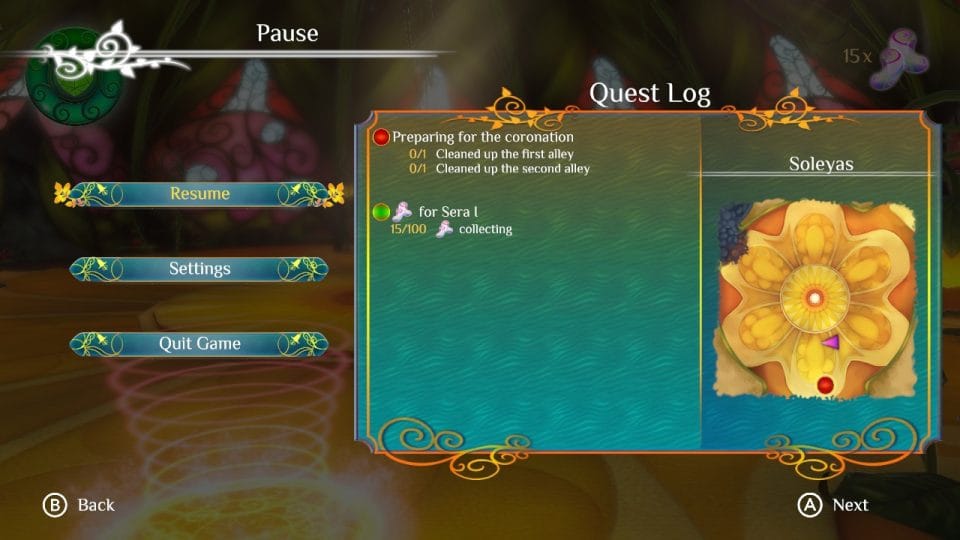Choose Quit Game

point(199,343)
